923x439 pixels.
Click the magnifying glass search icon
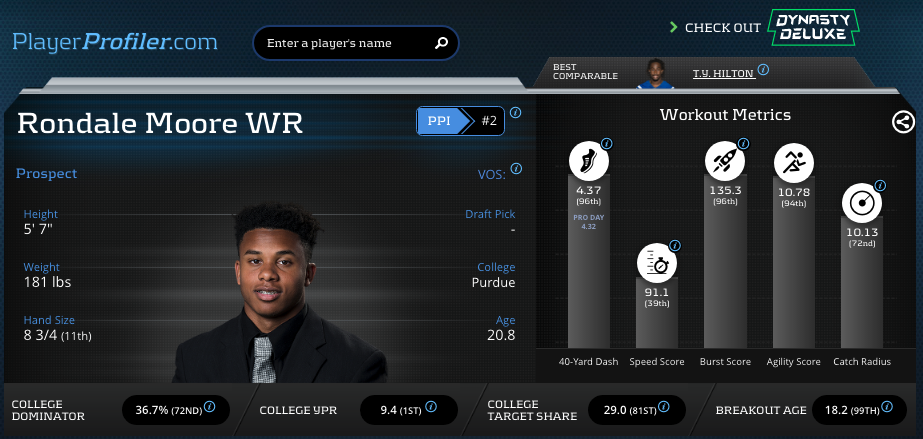(441, 43)
